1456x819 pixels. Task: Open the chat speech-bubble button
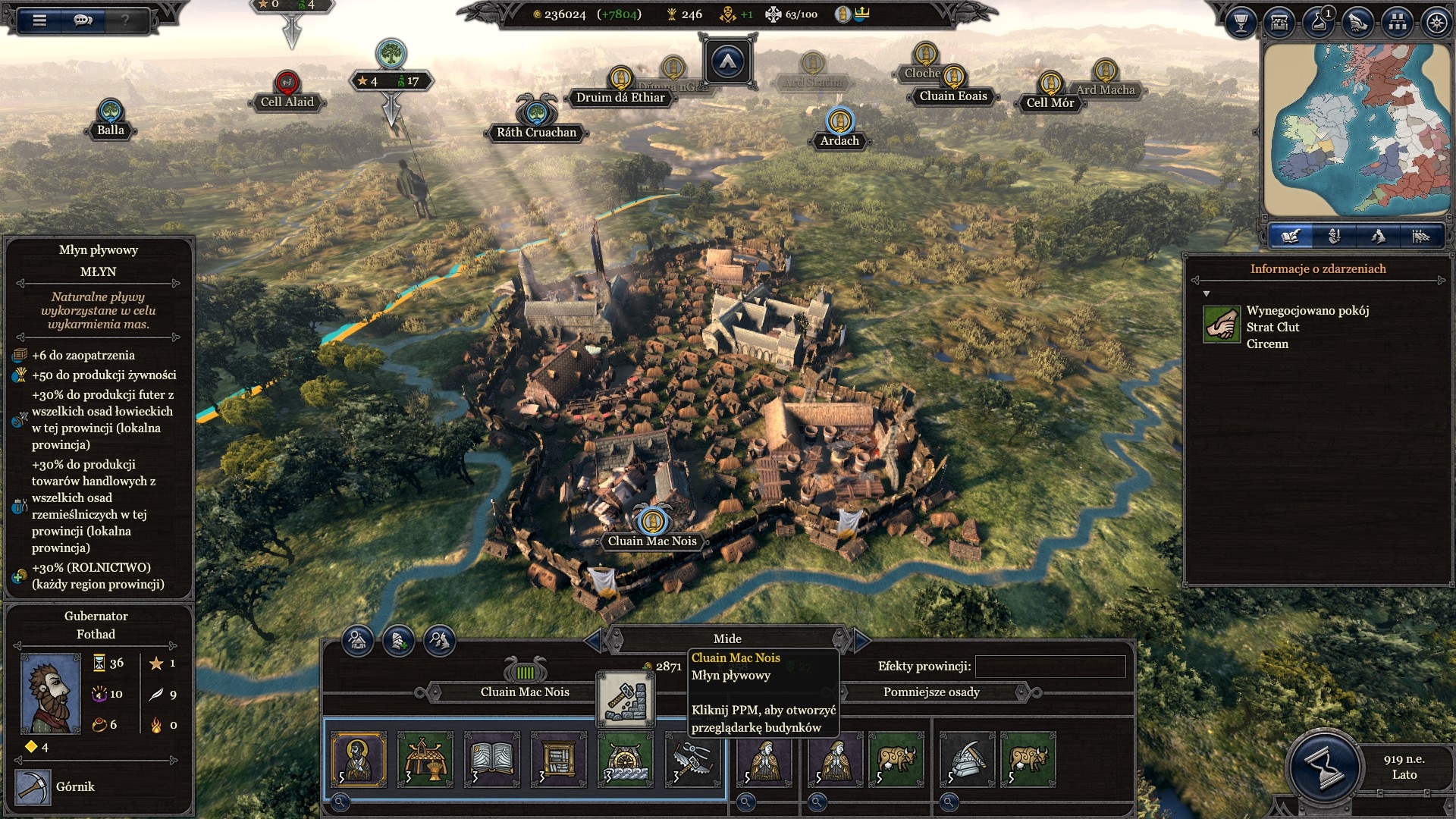[83, 20]
